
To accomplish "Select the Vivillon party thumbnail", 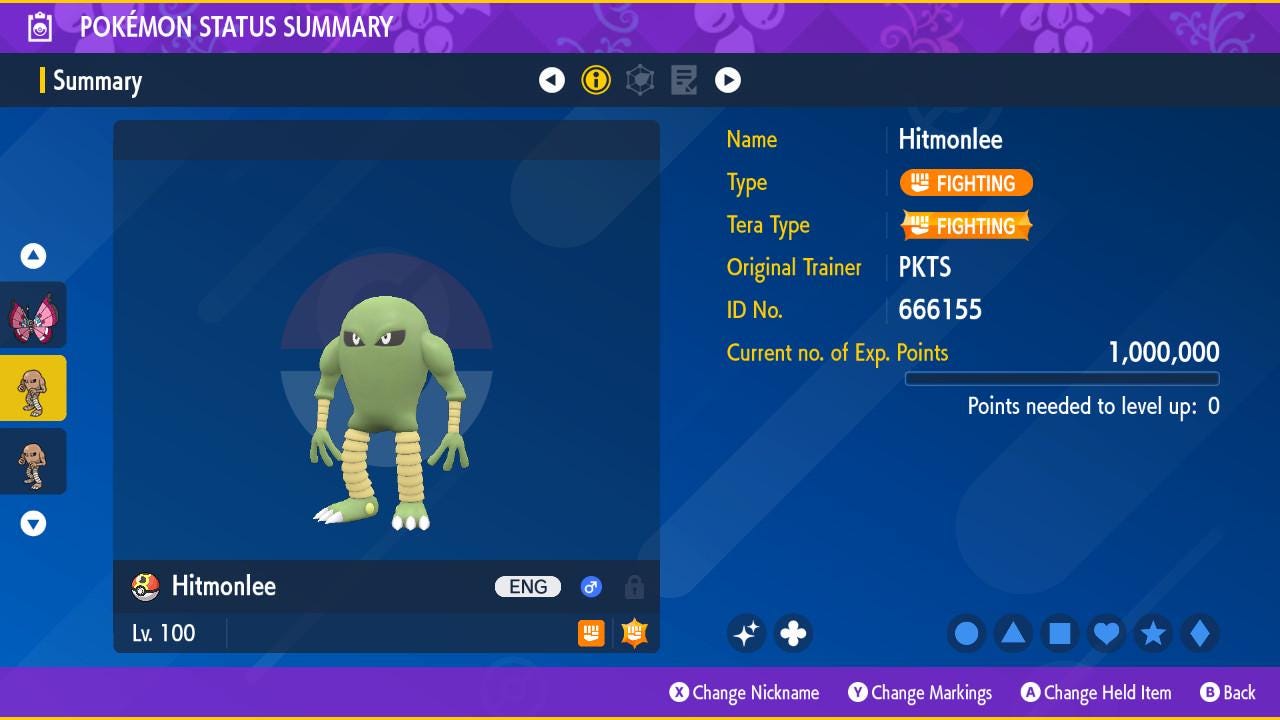I will click(x=33, y=315).
